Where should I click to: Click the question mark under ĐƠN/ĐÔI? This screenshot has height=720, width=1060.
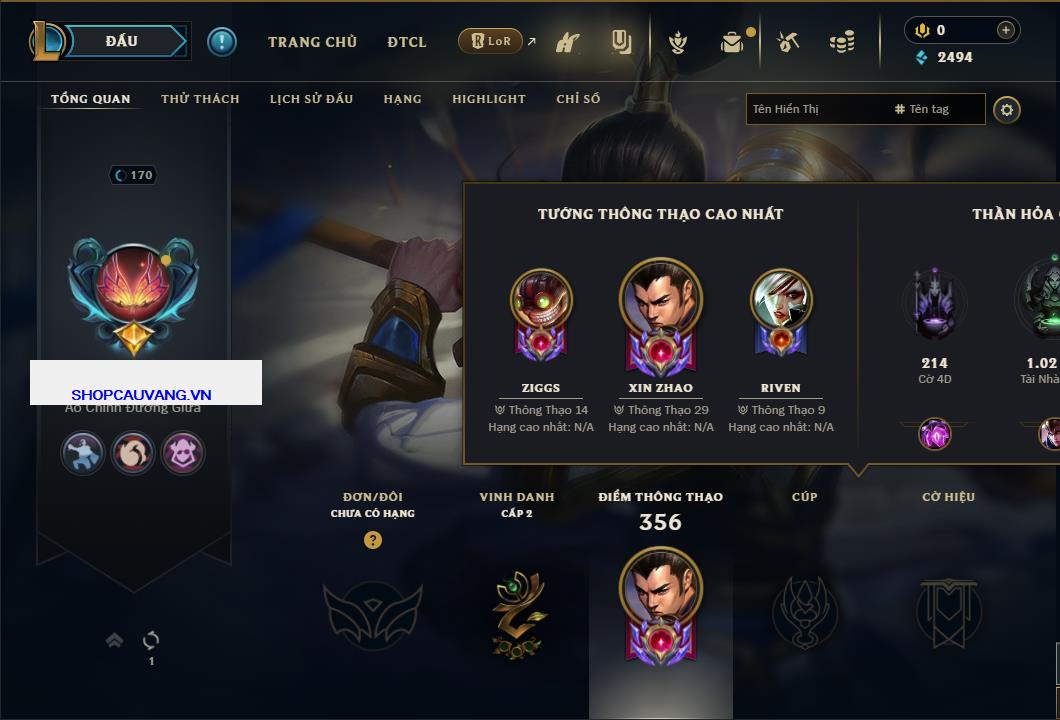click(373, 540)
